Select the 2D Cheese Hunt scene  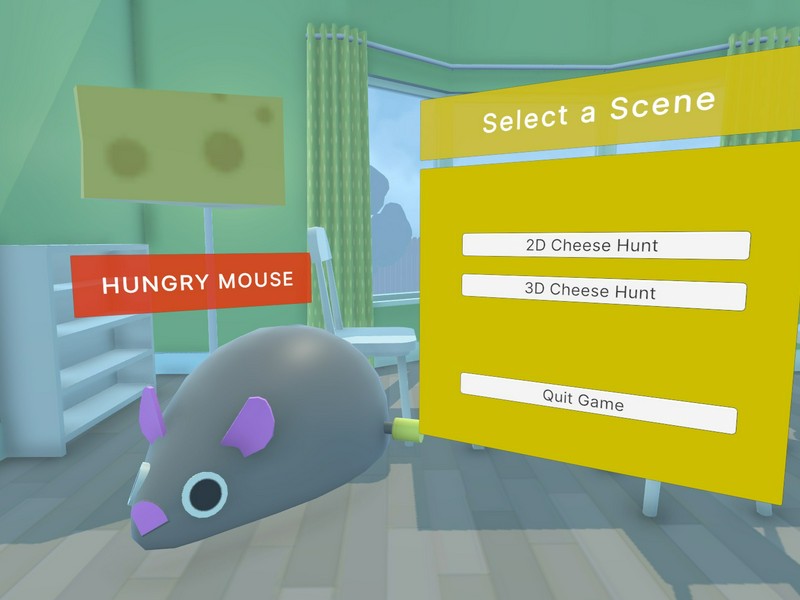(x=605, y=244)
